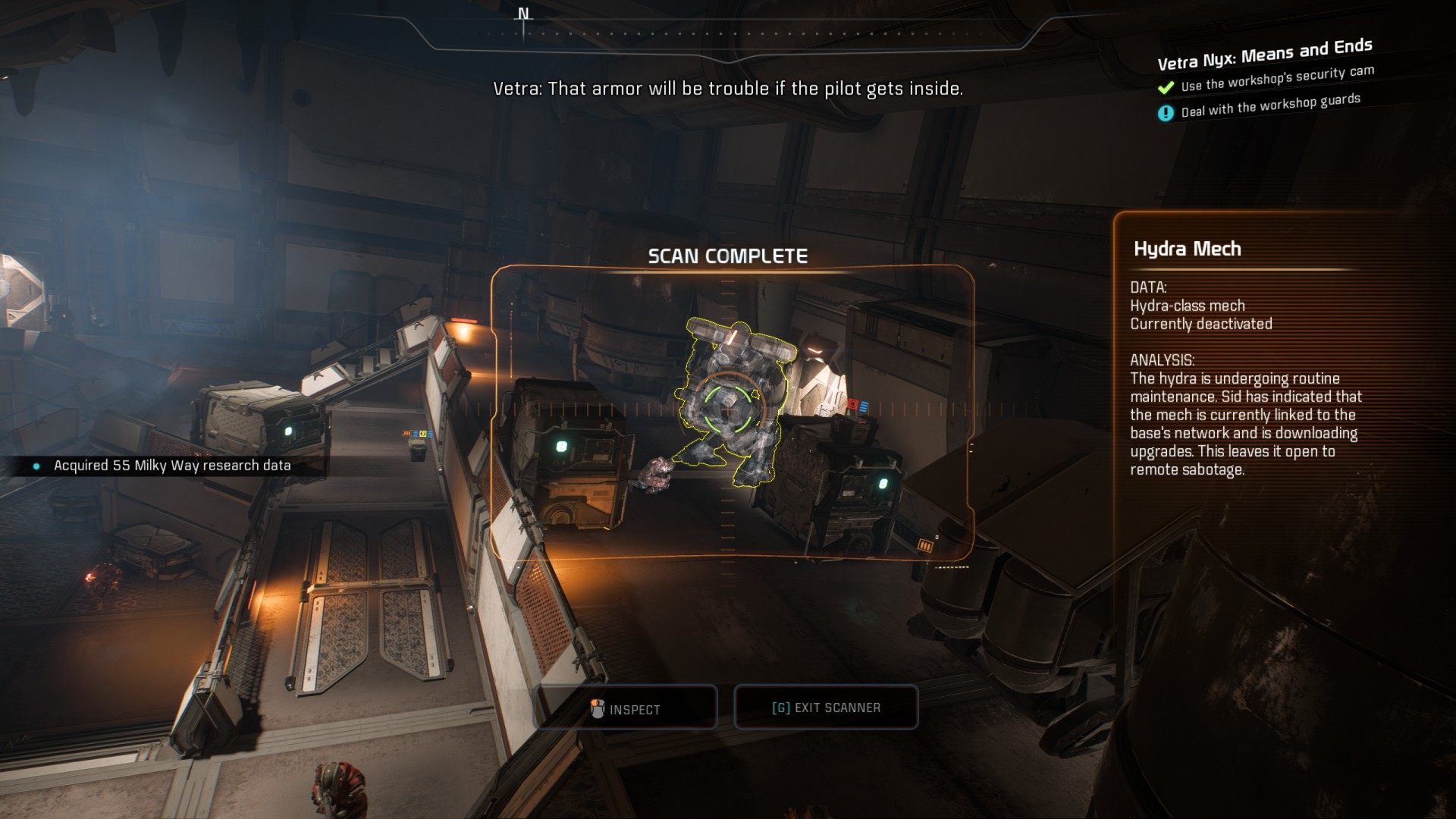Click the Inspect button
The width and height of the screenshot is (1456, 819).
point(626,708)
